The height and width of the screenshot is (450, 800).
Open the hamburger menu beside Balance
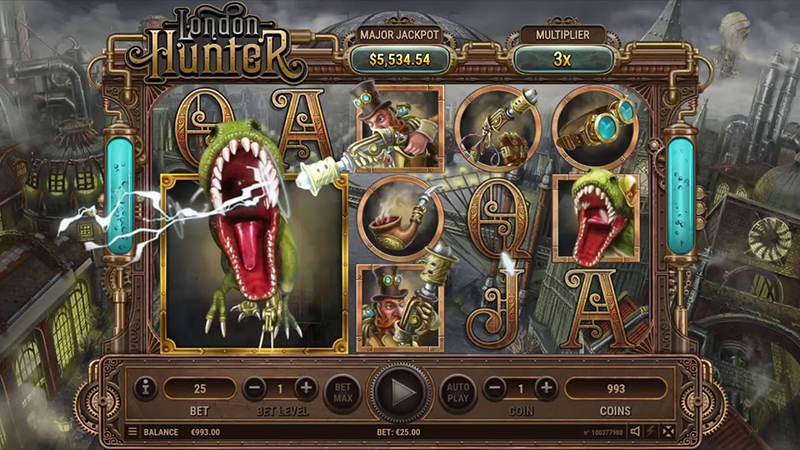(132, 432)
